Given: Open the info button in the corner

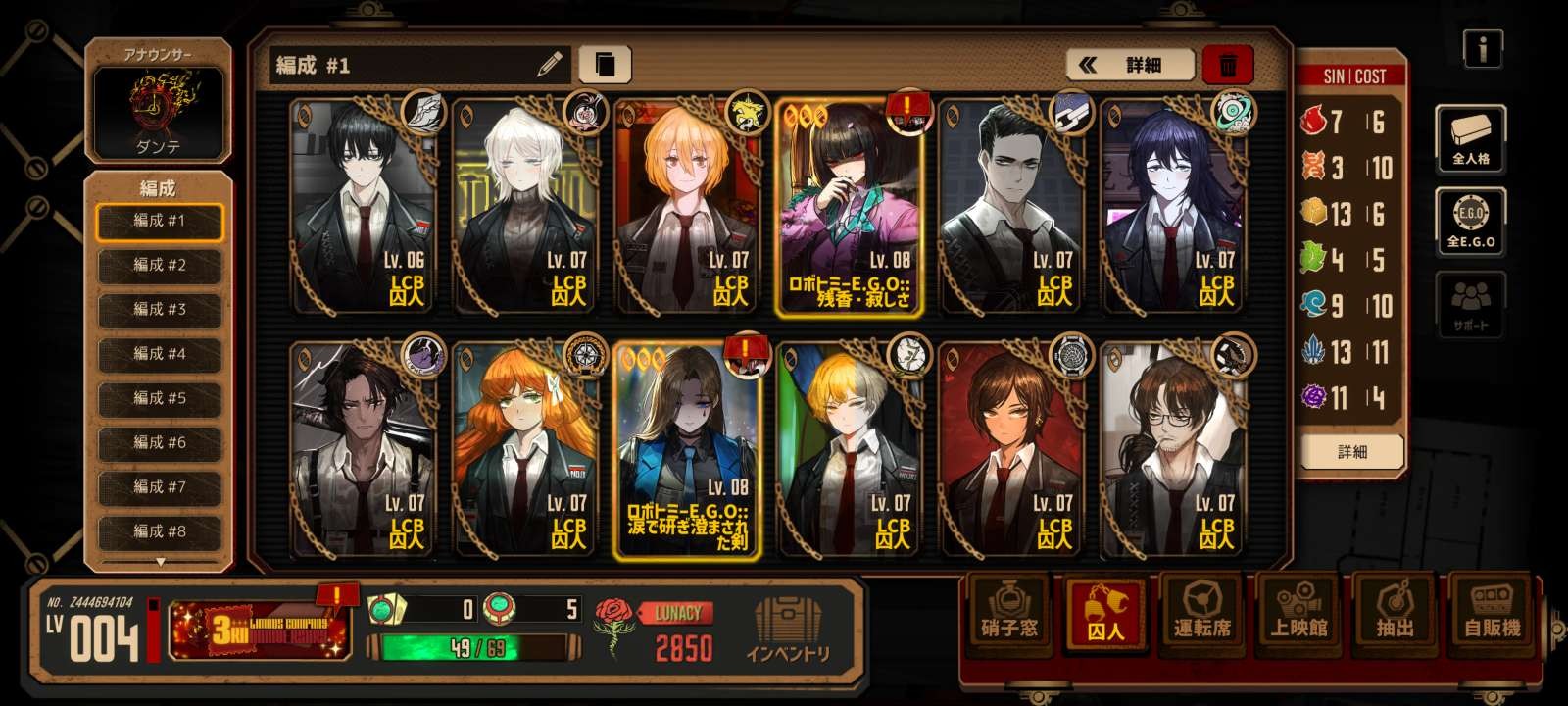Looking at the screenshot, I should [1483, 48].
